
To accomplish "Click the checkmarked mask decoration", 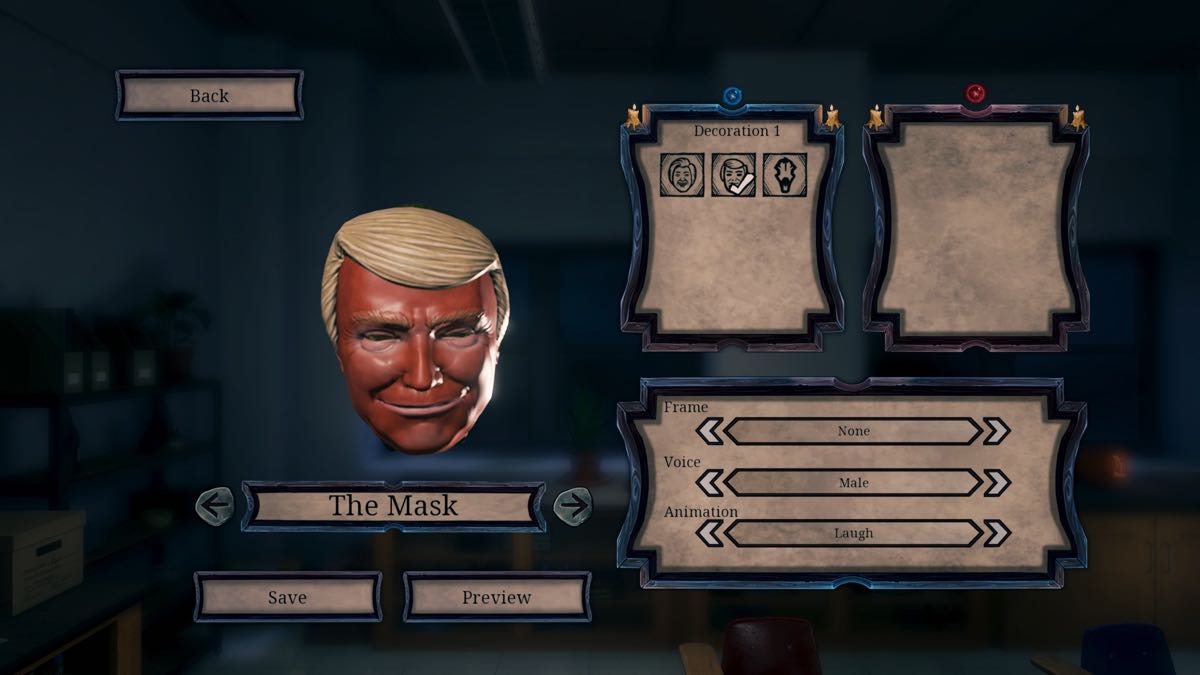I will click(x=733, y=175).
